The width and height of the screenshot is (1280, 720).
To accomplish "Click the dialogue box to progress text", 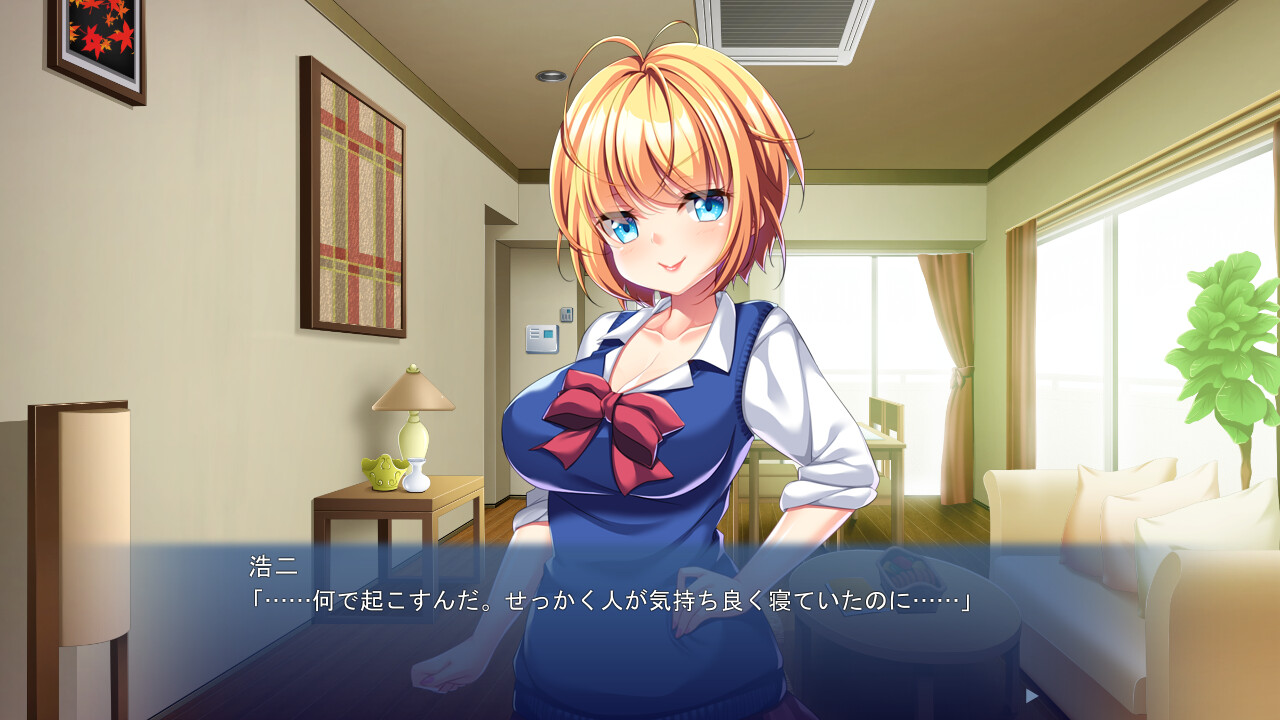I will click(640, 620).
